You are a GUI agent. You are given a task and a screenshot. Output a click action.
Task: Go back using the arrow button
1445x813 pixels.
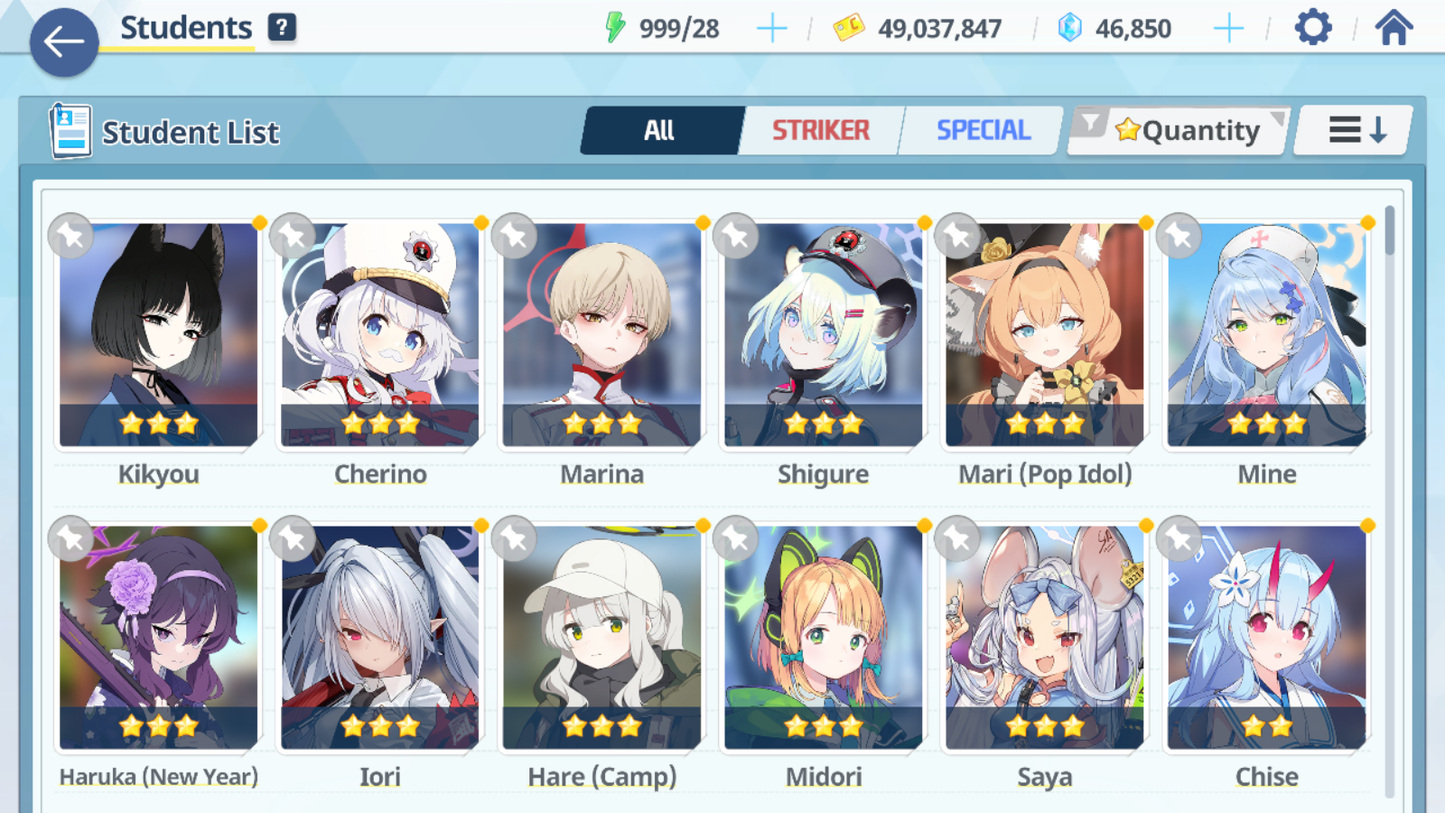coord(64,42)
